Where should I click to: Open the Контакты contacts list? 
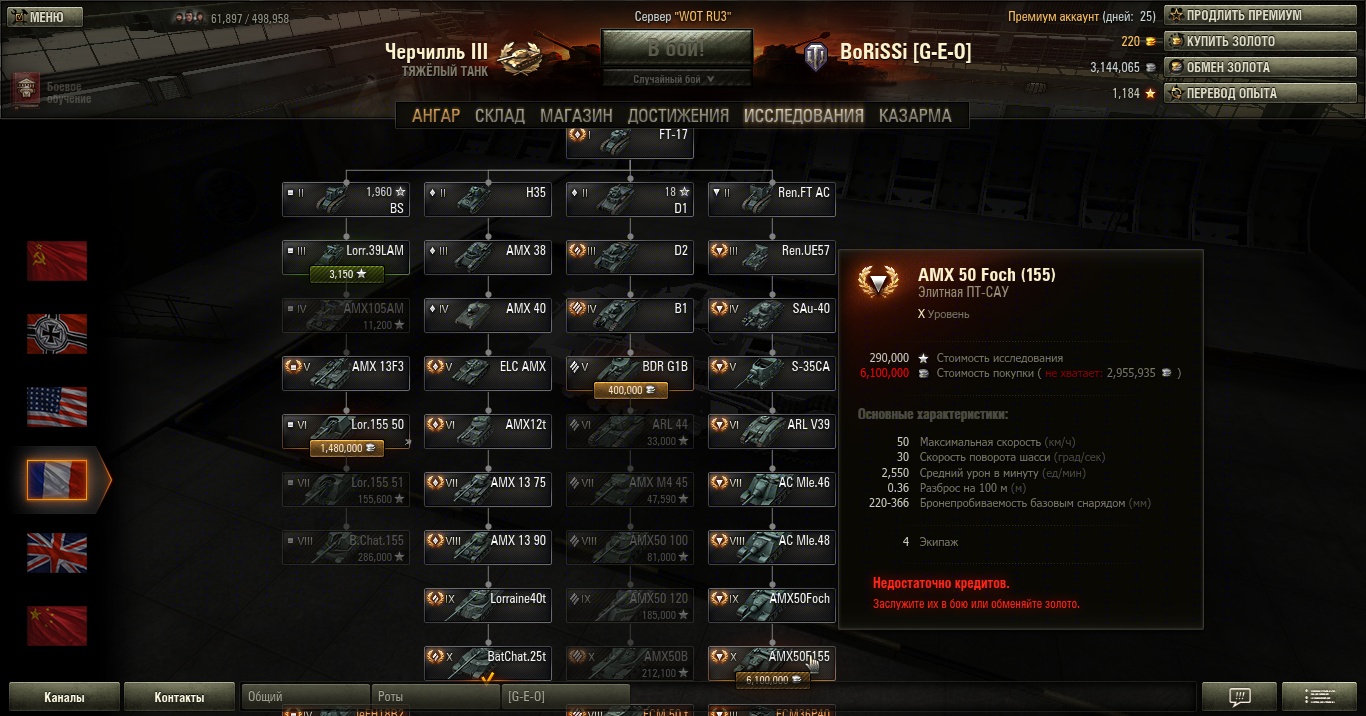point(179,697)
